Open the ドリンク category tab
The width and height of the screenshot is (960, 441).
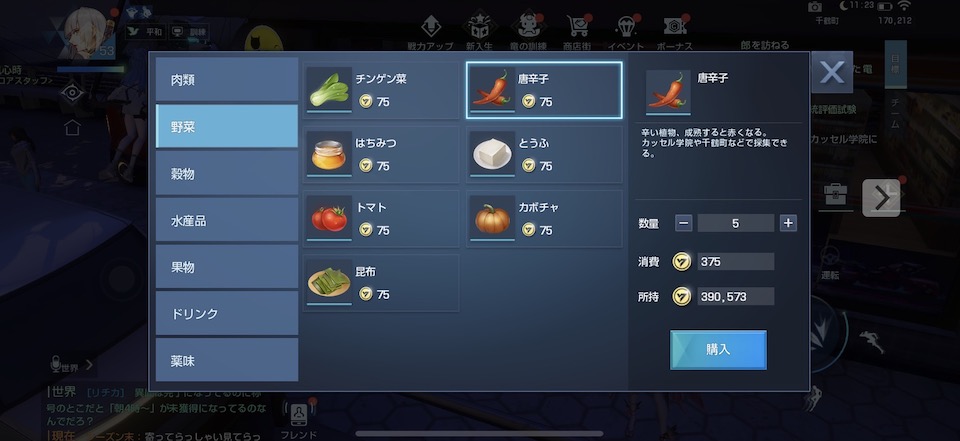coord(227,314)
